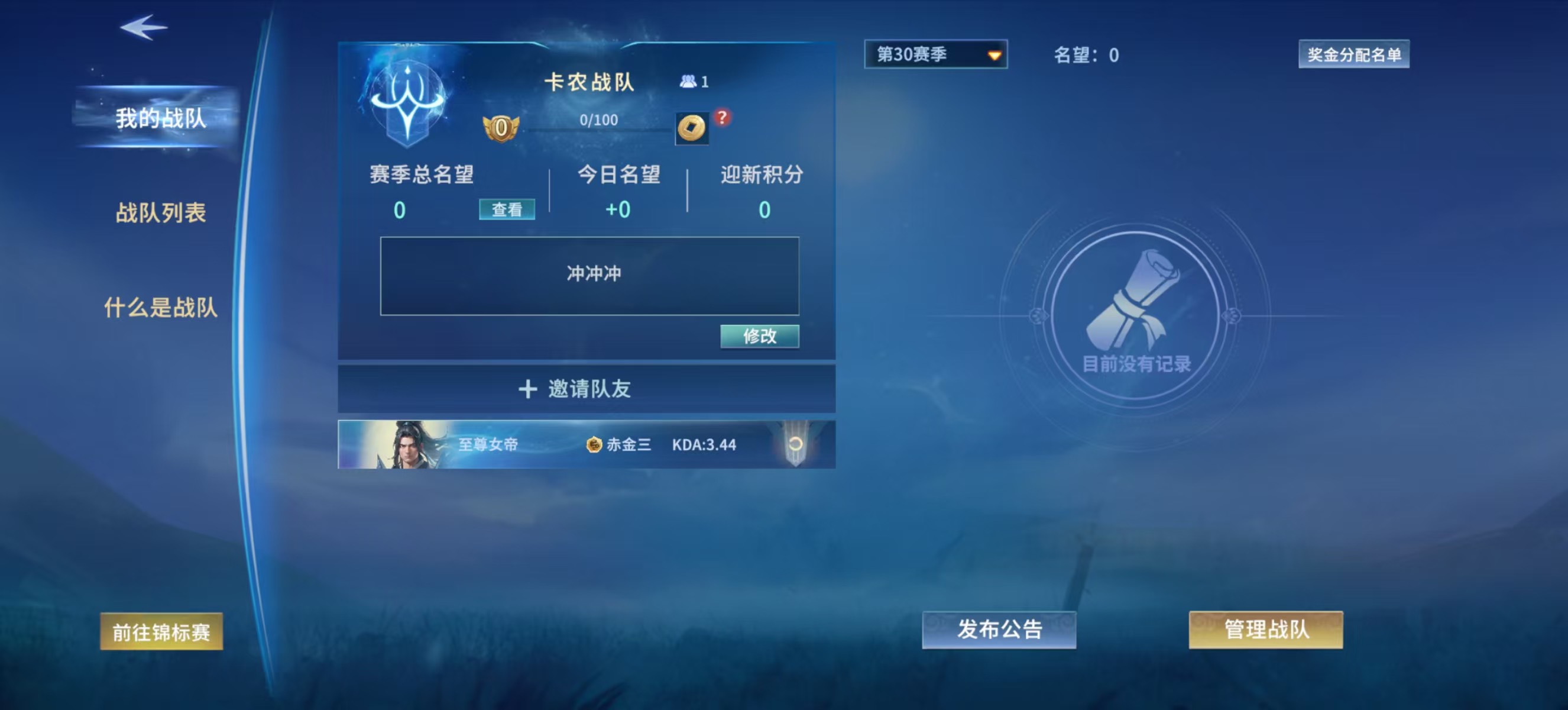Open the red question mark help icon

click(723, 120)
